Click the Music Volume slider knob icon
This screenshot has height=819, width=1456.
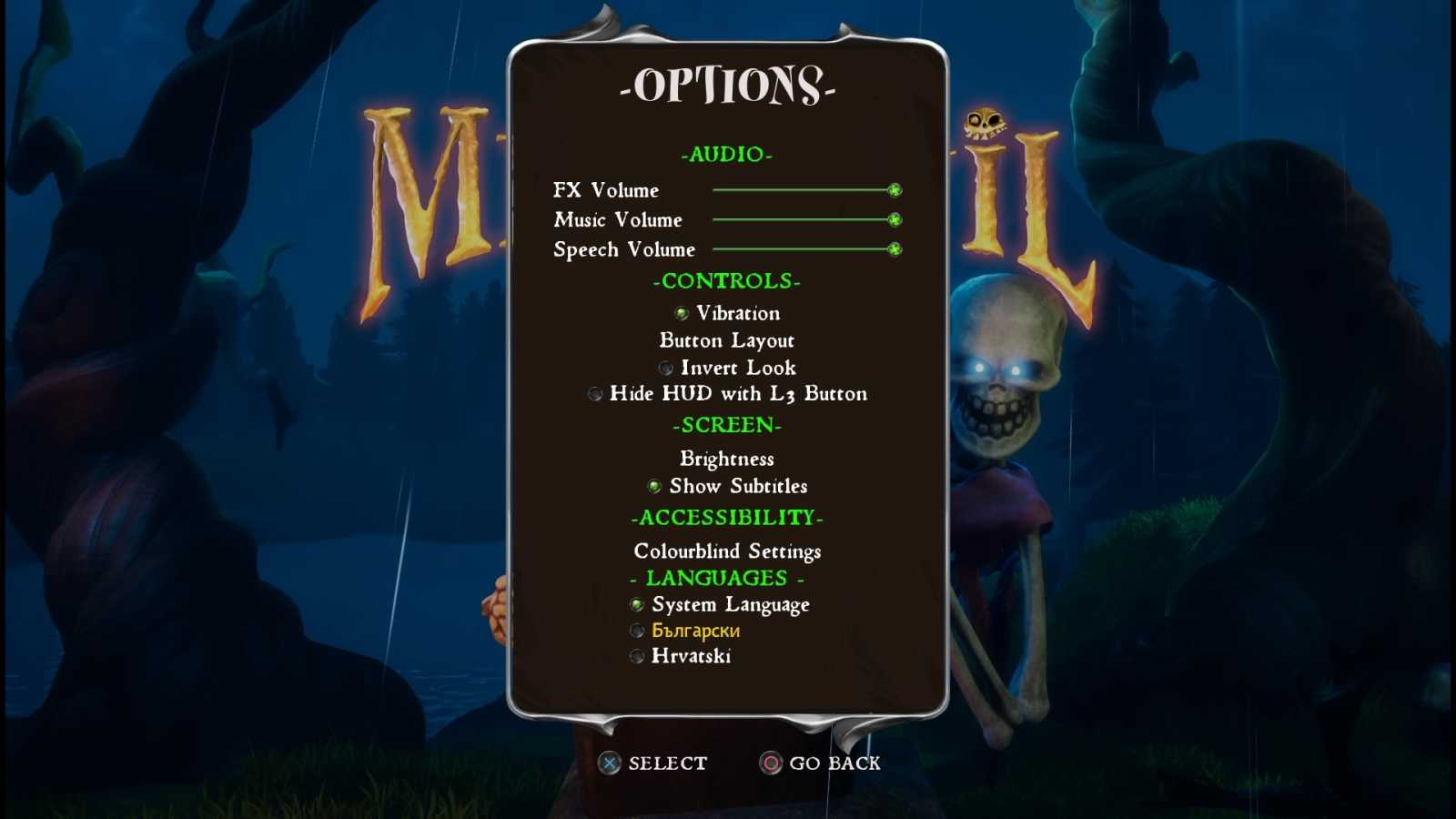pyautogui.click(x=894, y=219)
